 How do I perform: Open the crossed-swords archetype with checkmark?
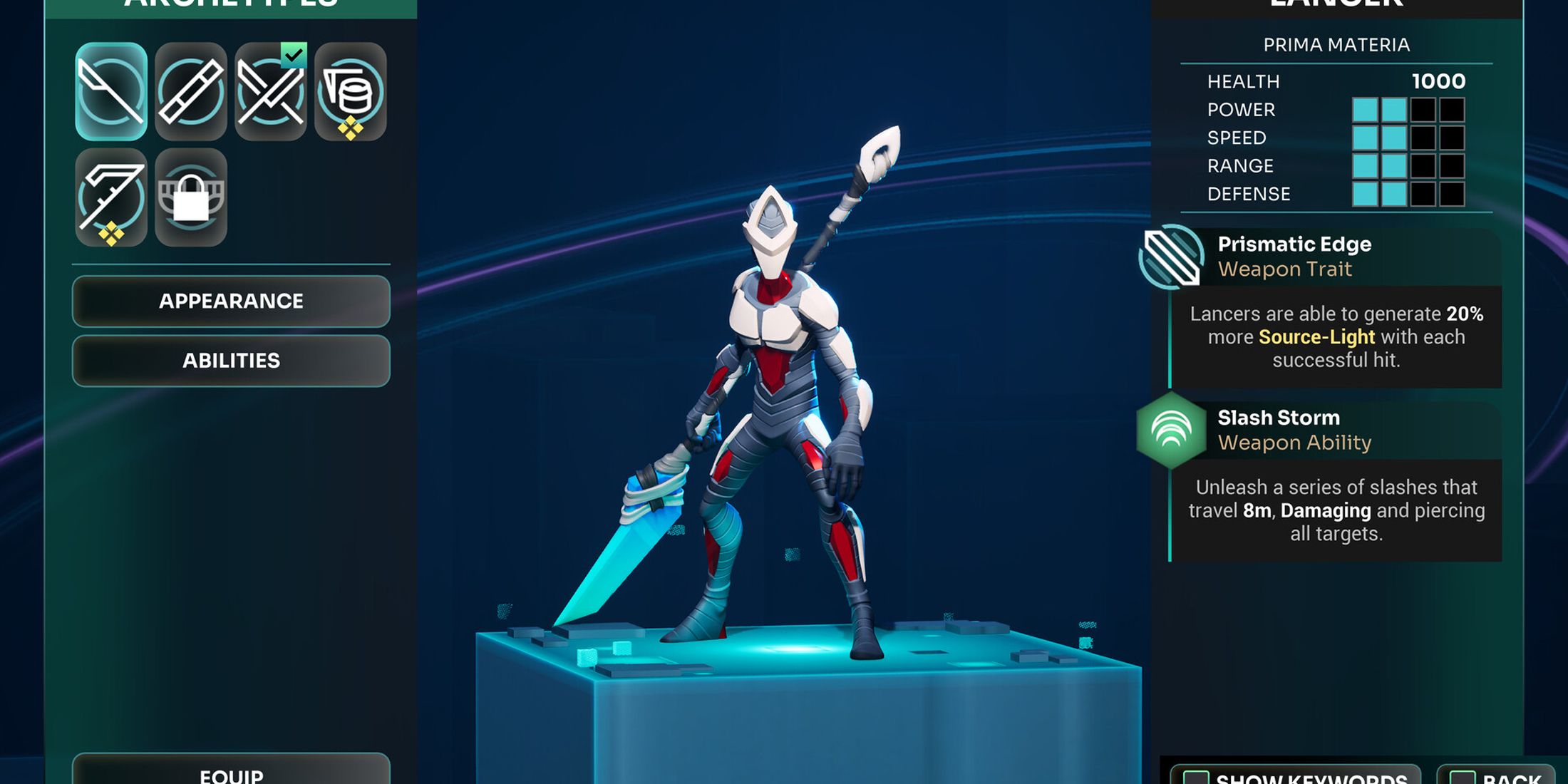[x=271, y=91]
